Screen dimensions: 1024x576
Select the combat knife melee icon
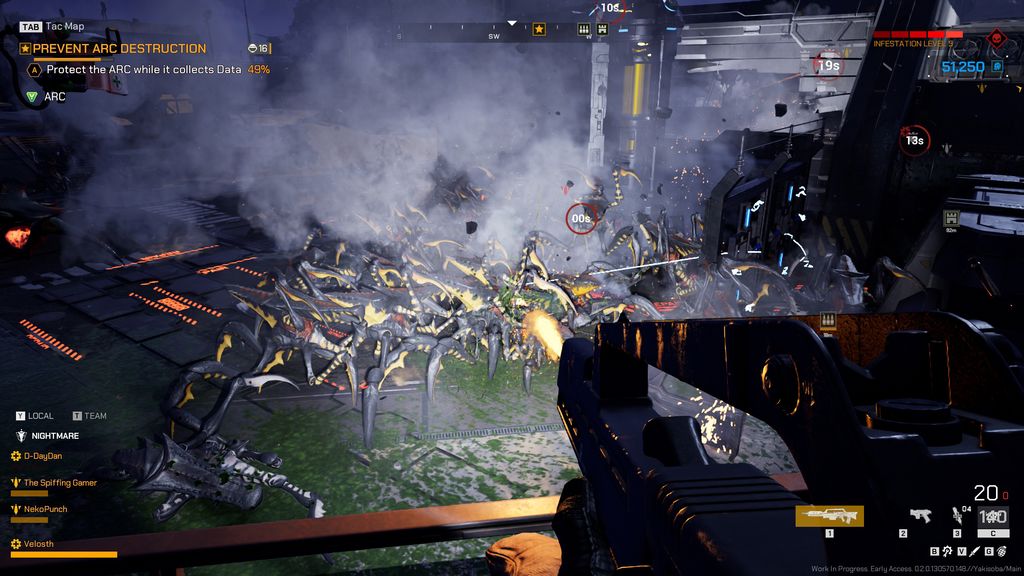coord(973,551)
